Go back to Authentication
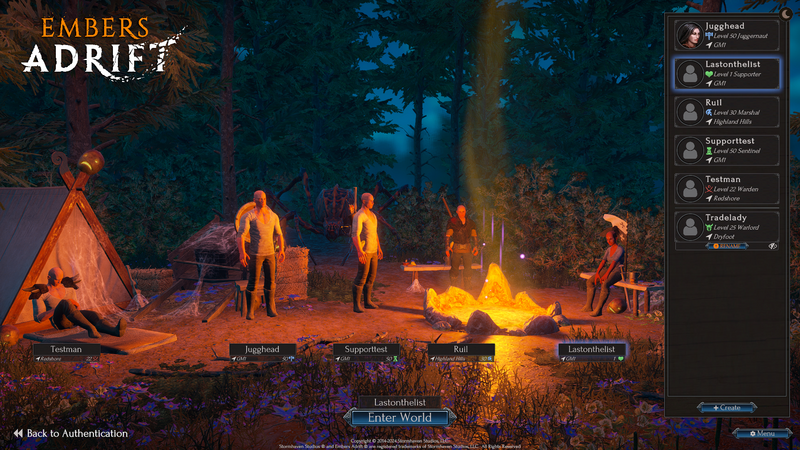Viewport: 800px width, 450px height. click(70, 434)
